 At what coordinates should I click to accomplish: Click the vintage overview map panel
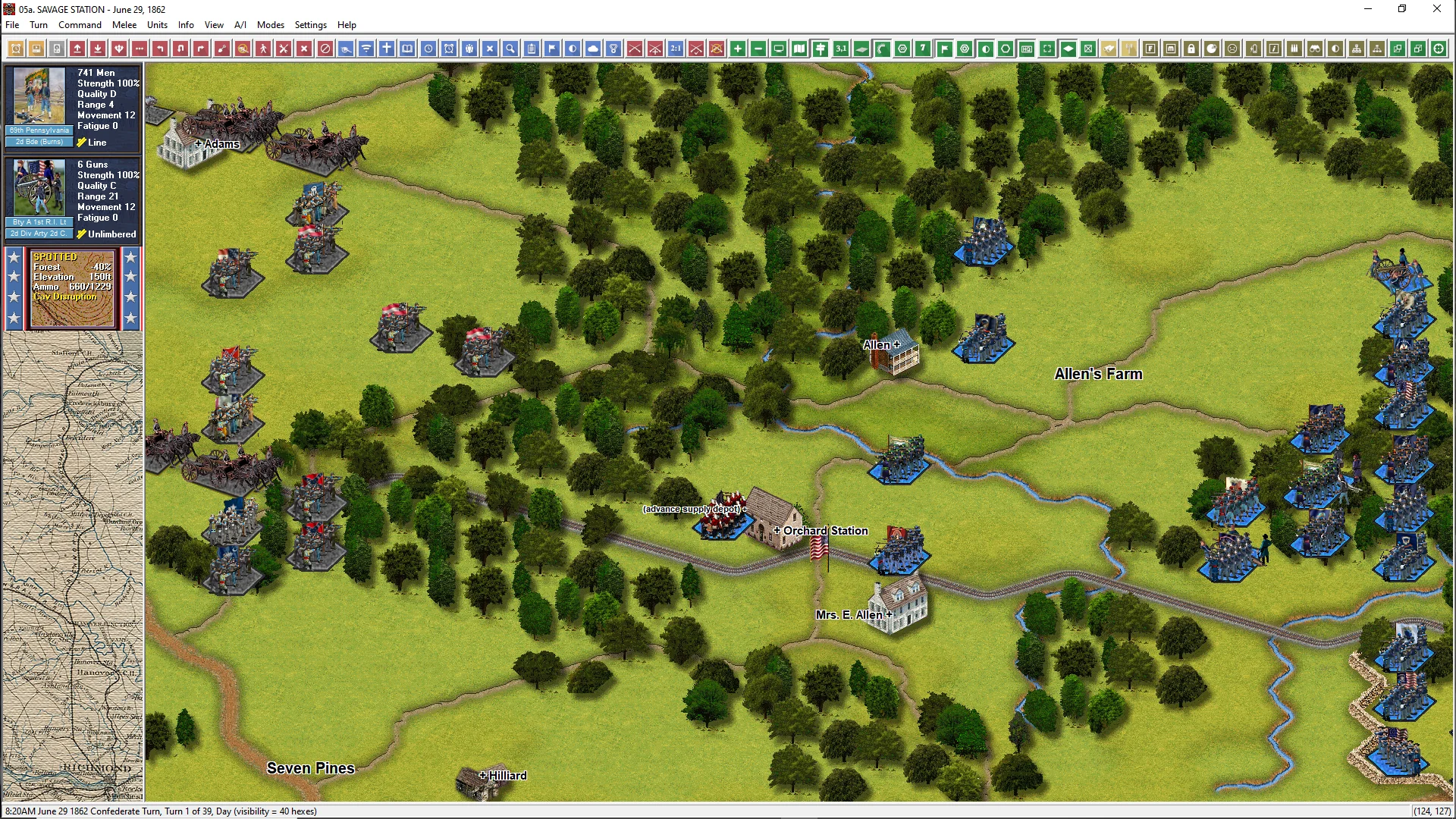click(x=72, y=566)
